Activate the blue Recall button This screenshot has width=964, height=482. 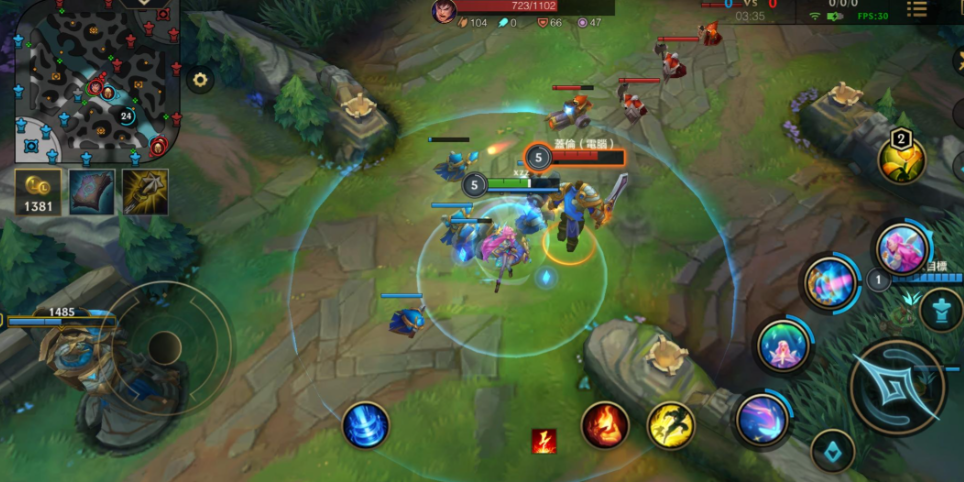click(x=365, y=426)
